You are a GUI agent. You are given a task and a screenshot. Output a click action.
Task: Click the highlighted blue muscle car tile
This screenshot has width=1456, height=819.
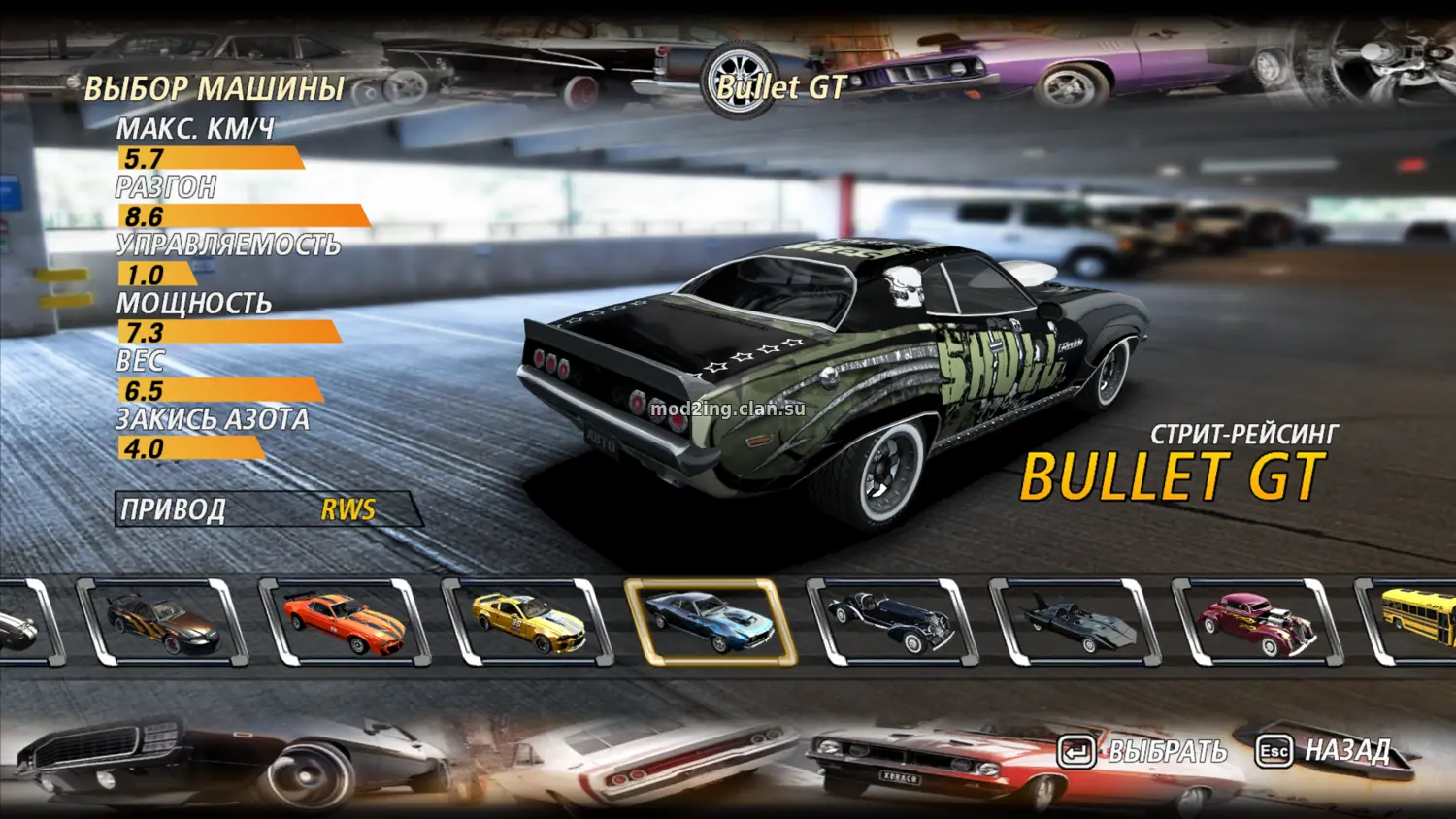click(x=710, y=623)
